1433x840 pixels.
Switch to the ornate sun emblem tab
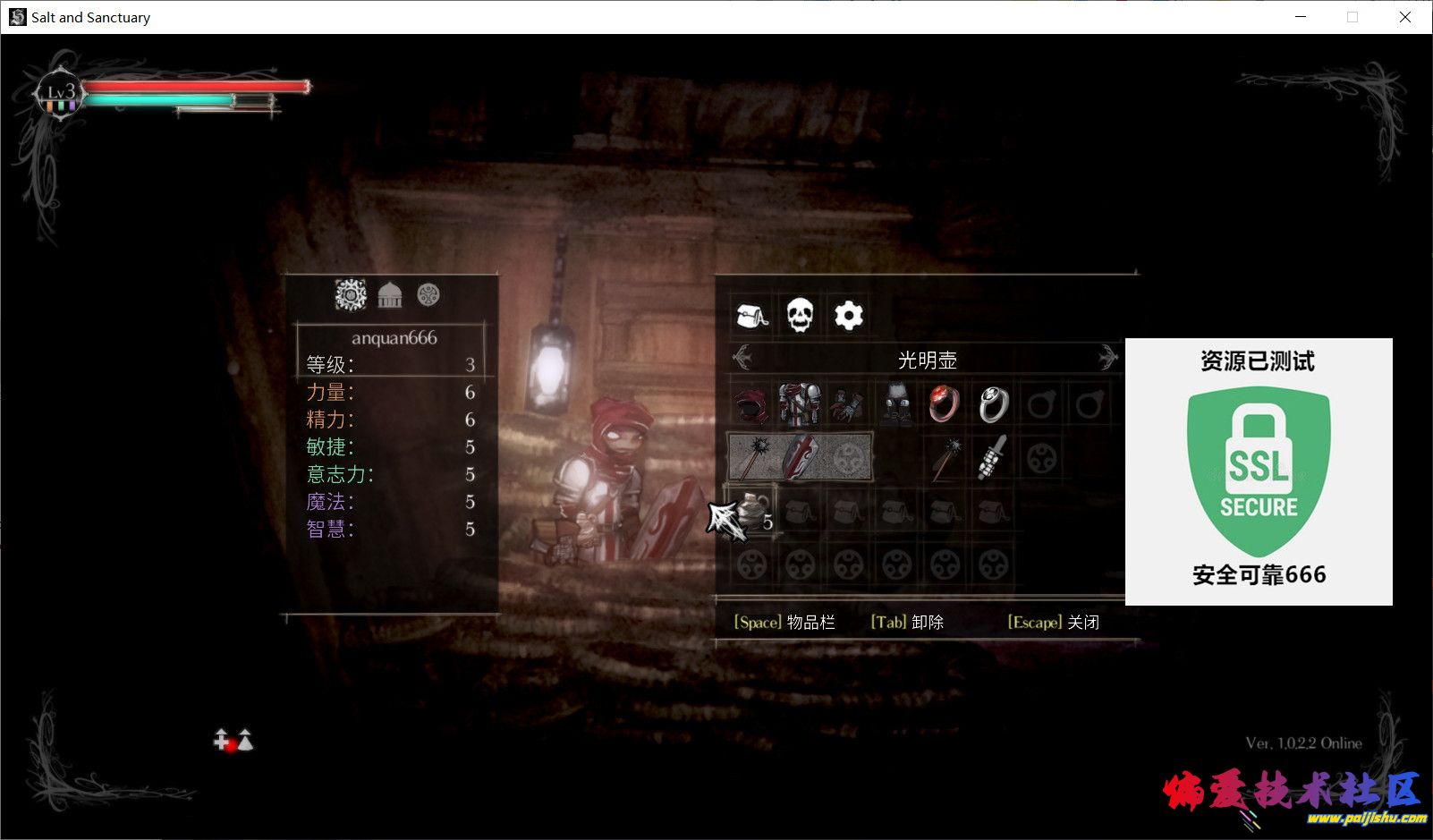coord(351,295)
